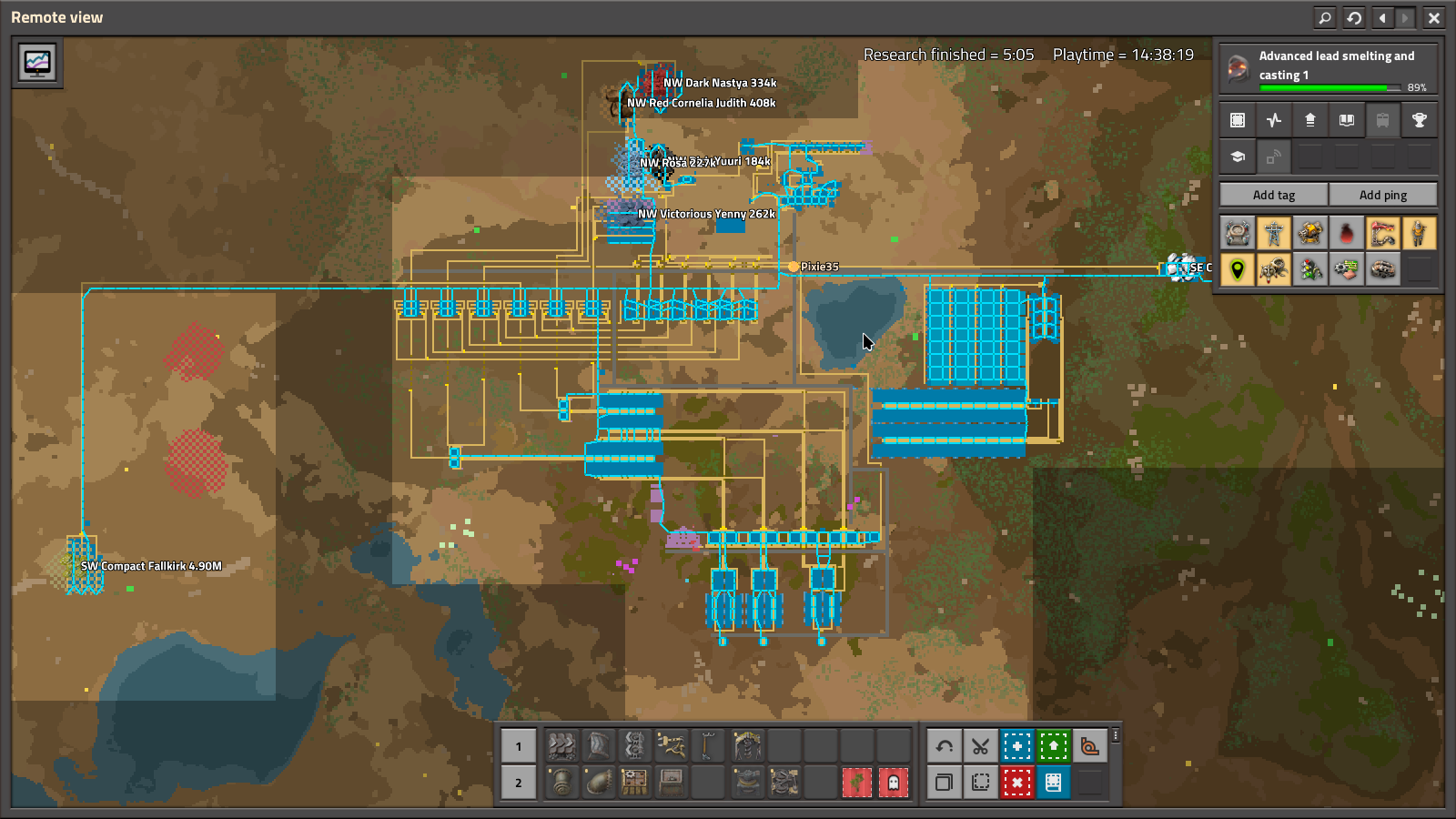Toggle the electric pole map marker filter
This screenshot has width=1456, height=819.
click(x=1274, y=233)
